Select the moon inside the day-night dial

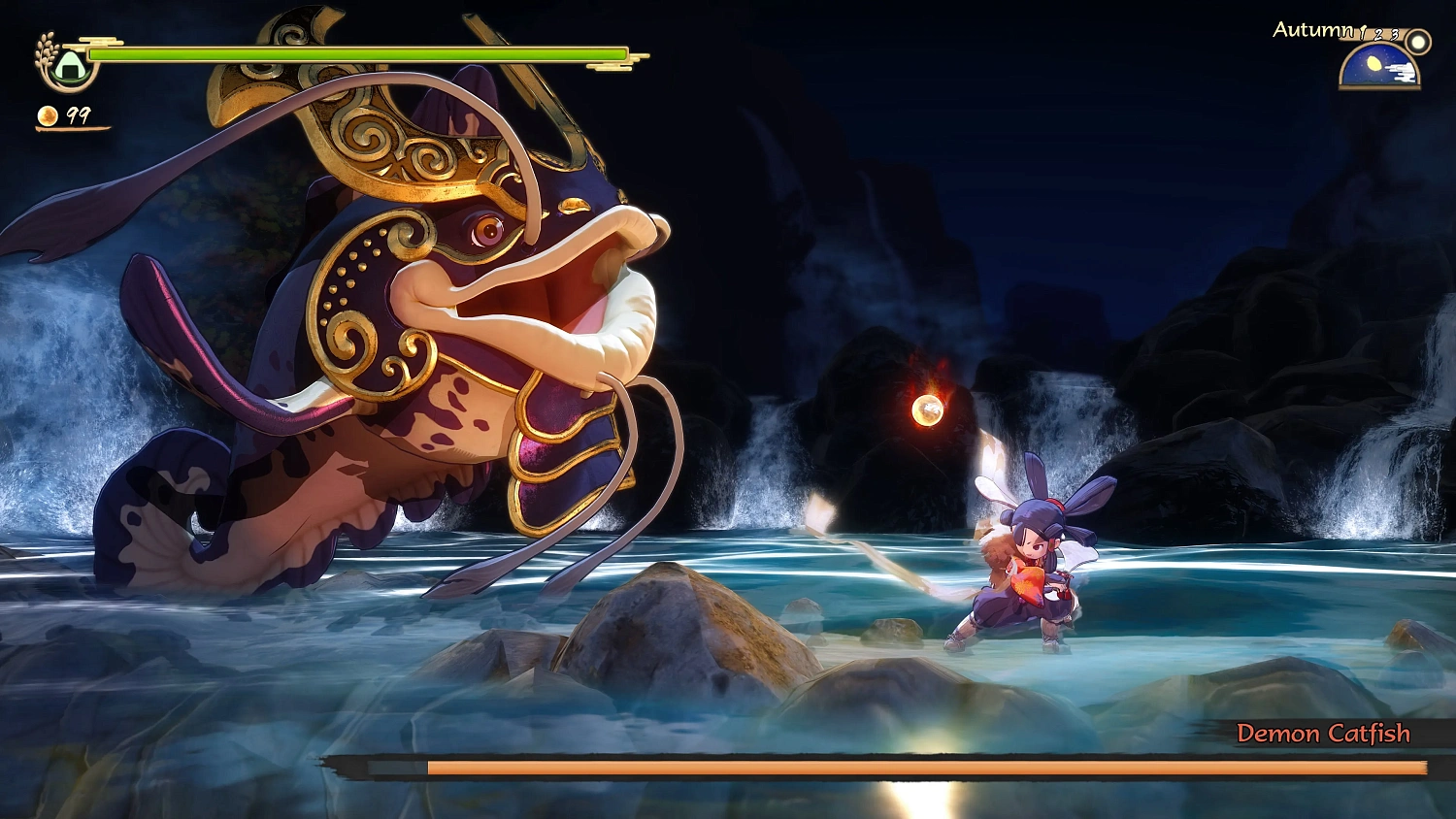coord(1375,65)
